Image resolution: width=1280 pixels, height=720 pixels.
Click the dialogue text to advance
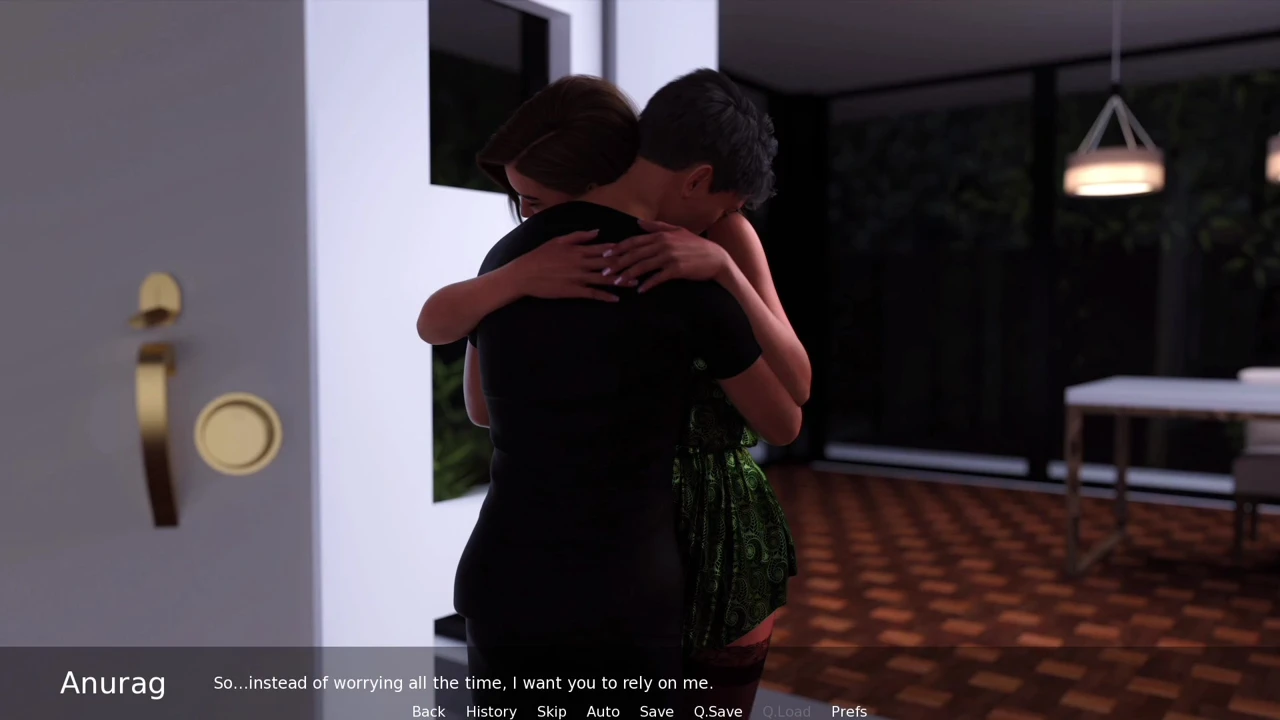coord(463,683)
